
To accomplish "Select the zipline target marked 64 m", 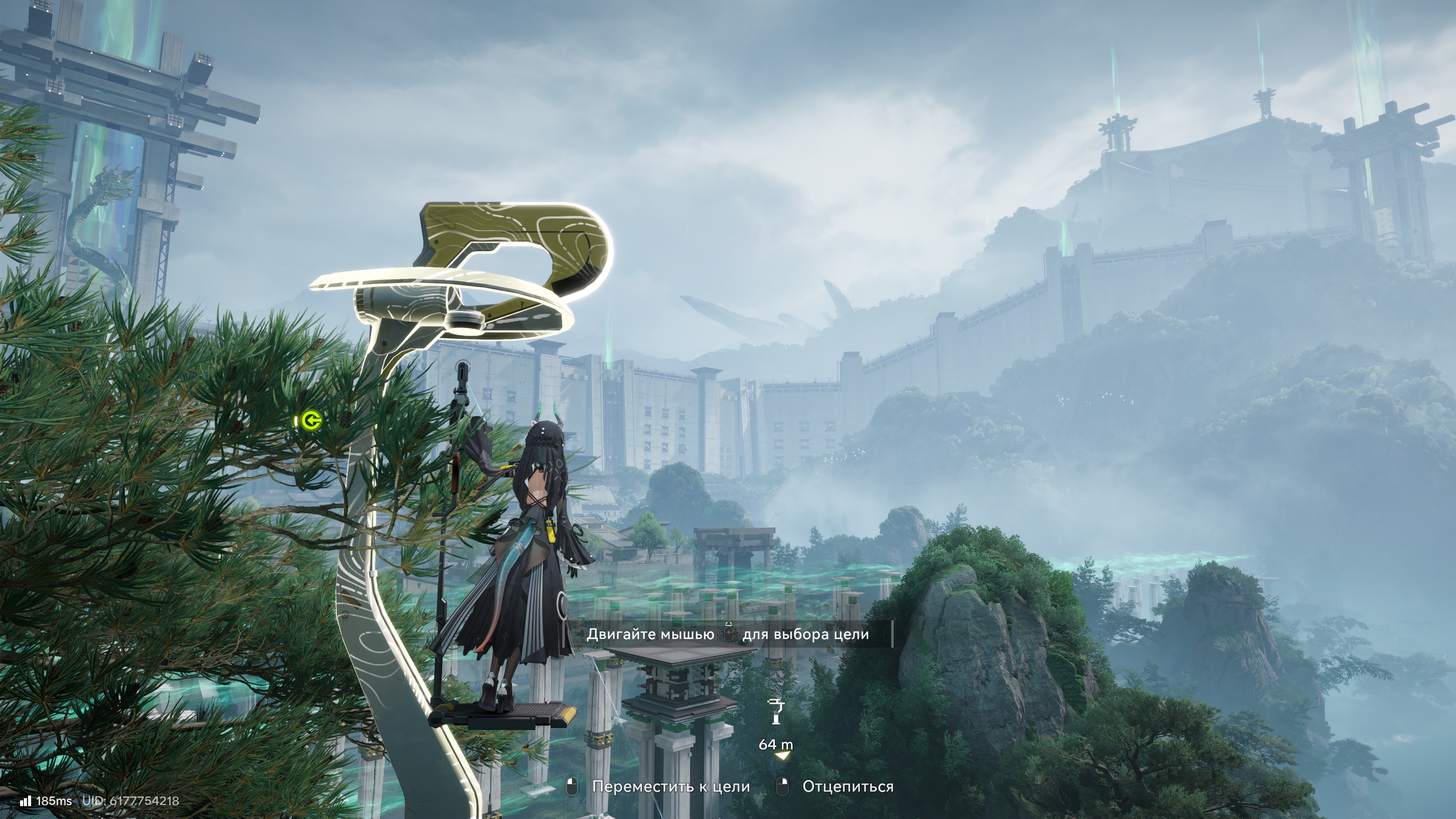I will pyautogui.click(x=775, y=712).
